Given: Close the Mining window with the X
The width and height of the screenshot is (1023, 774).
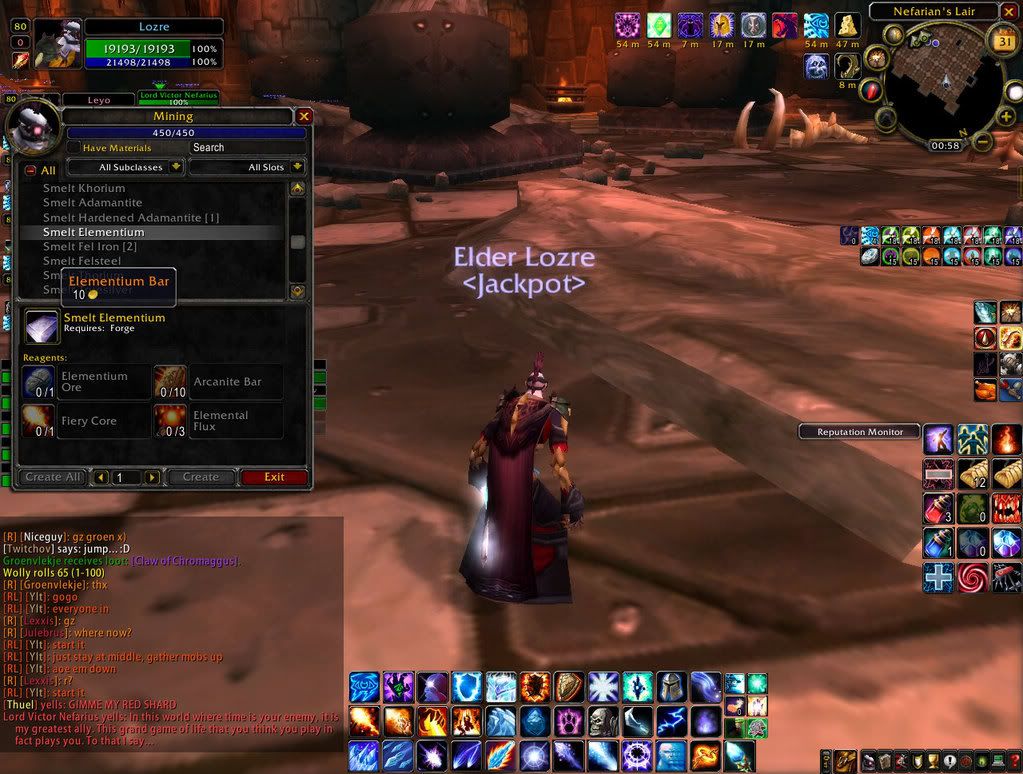Looking at the screenshot, I should 304,116.
